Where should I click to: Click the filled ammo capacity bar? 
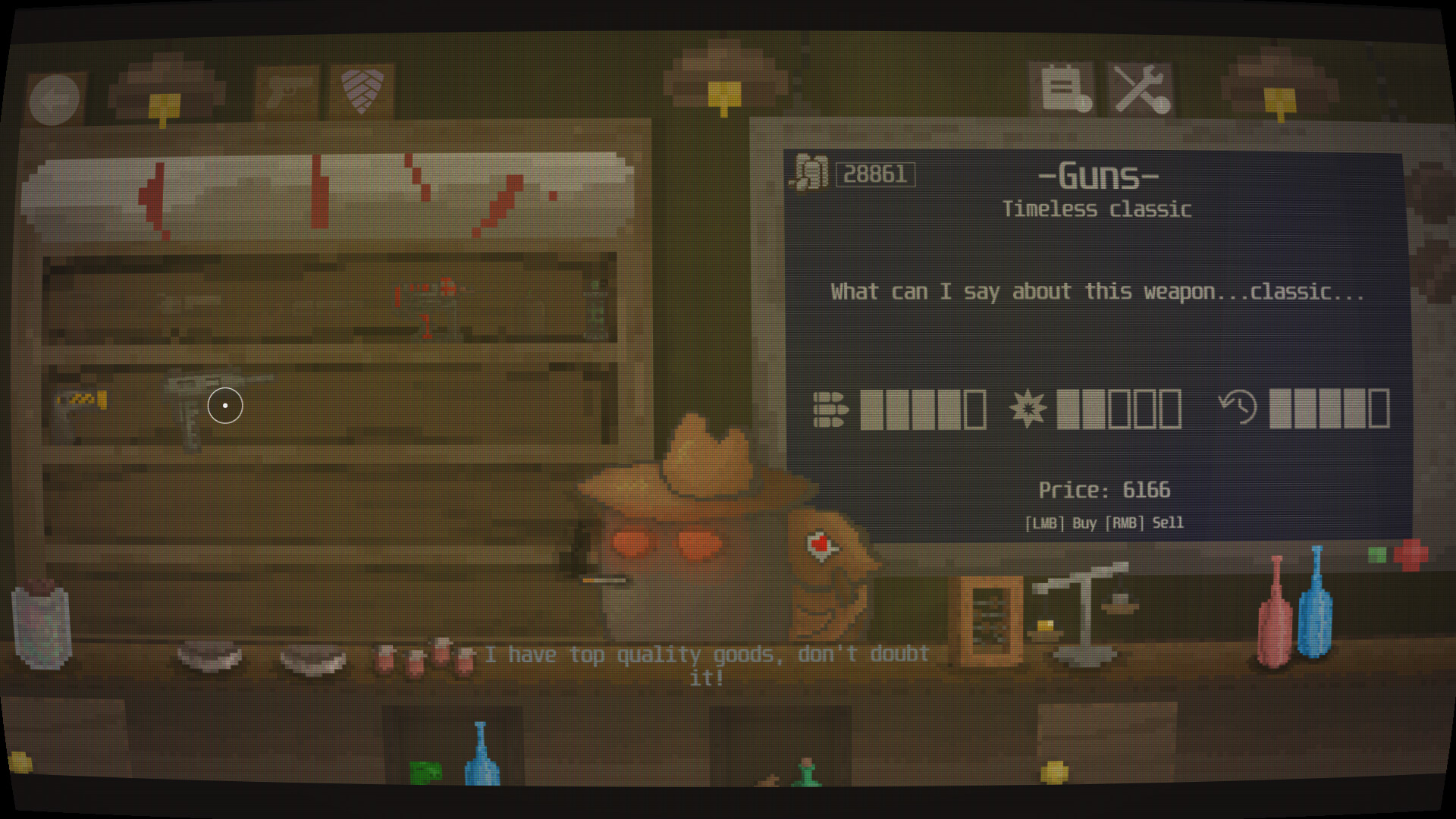click(x=895, y=409)
